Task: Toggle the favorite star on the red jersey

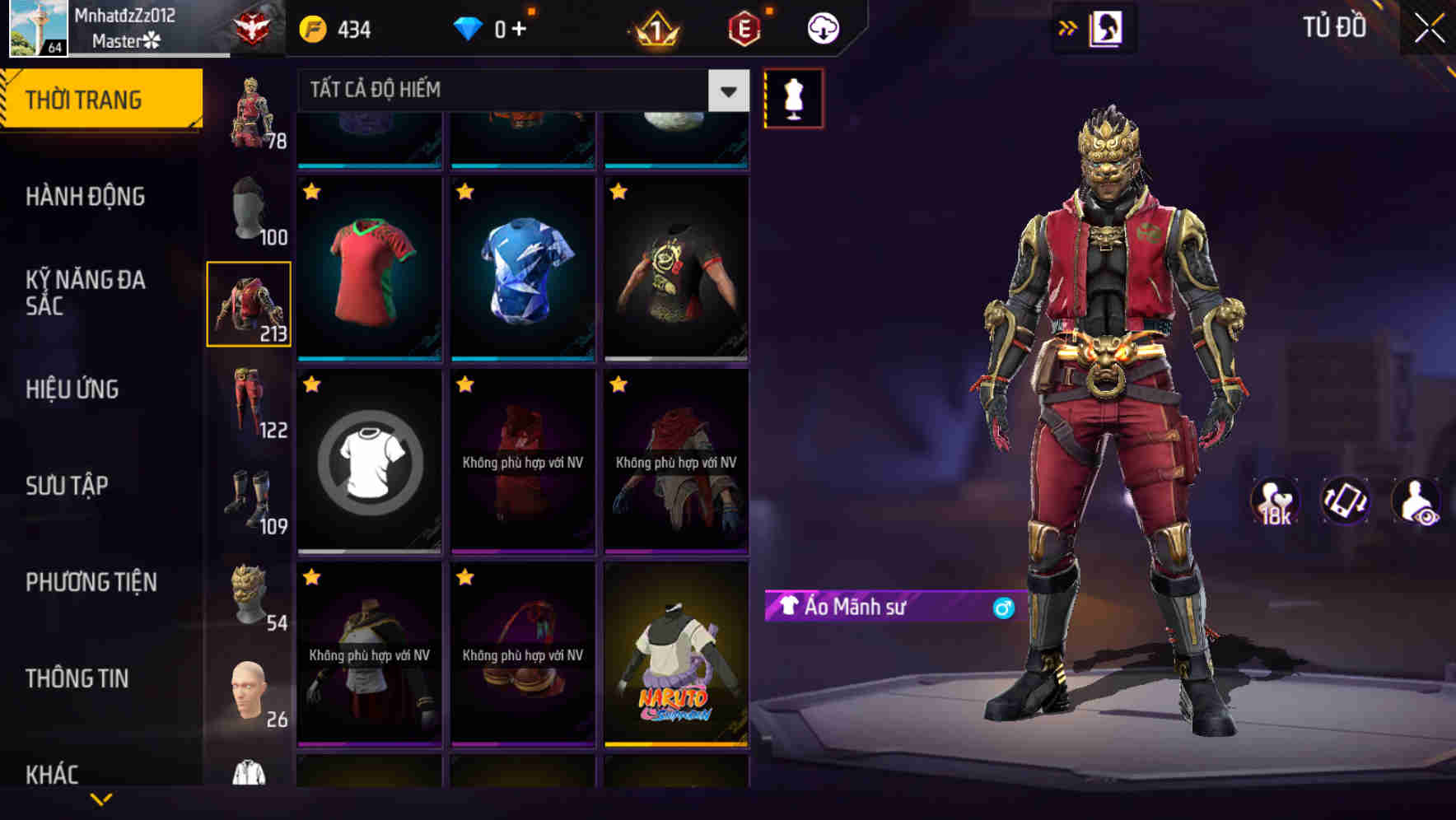Action: (312, 193)
